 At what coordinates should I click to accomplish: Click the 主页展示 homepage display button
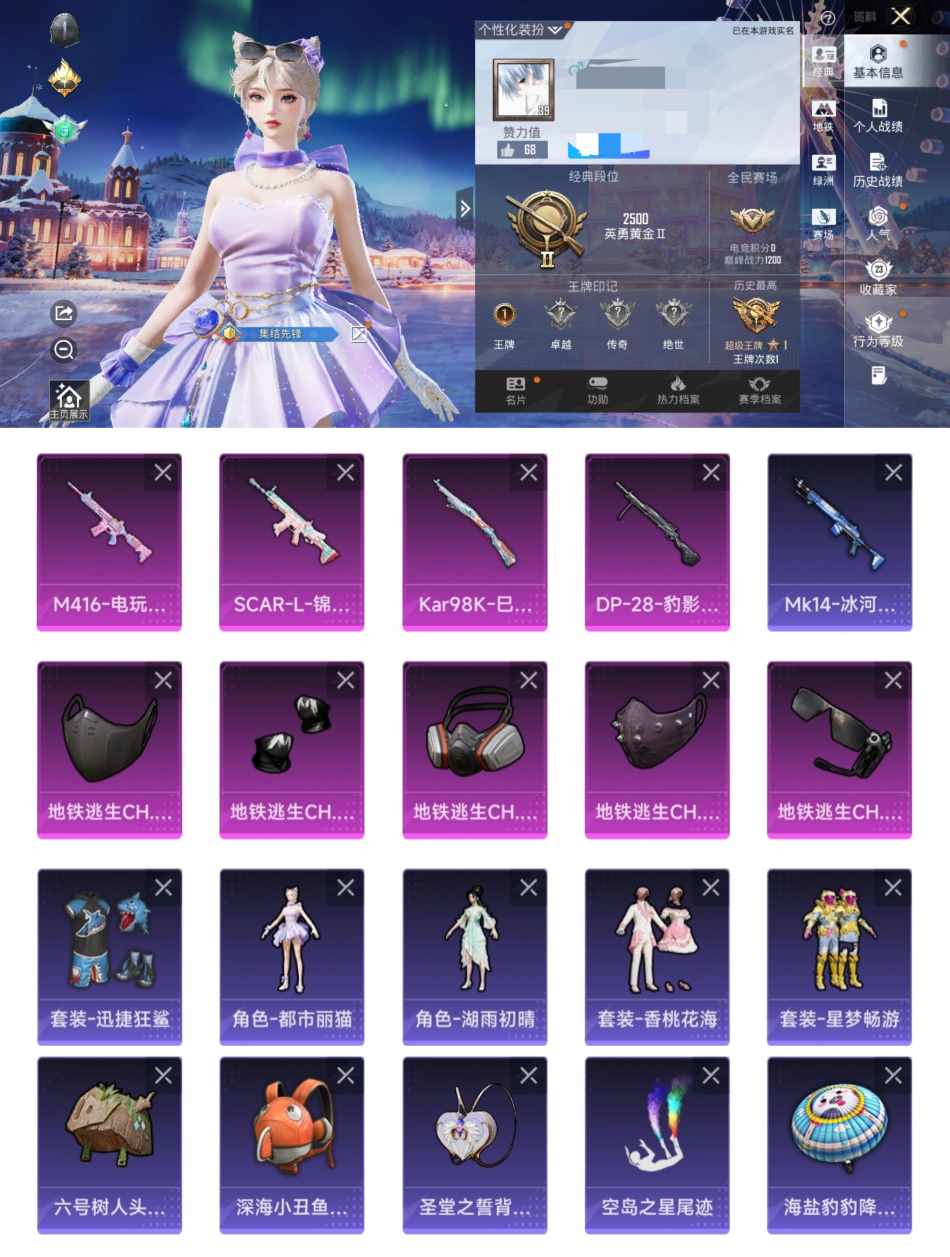tap(69, 401)
